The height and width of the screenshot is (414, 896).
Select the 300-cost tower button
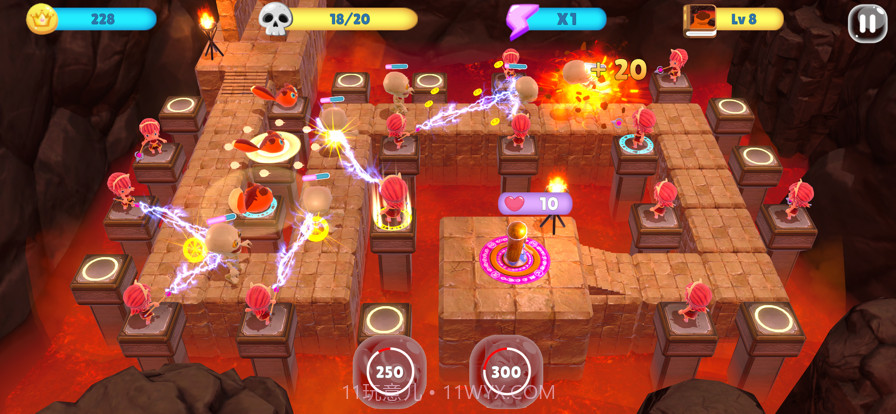pos(505,371)
